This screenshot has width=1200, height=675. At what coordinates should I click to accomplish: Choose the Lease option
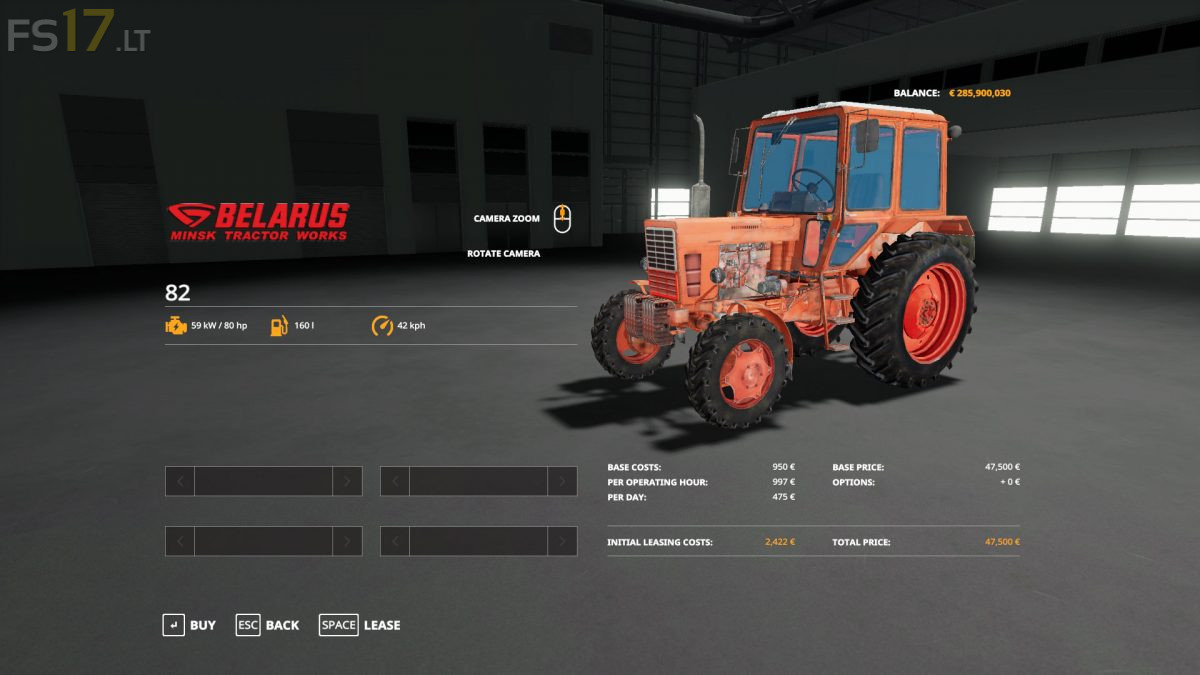(360, 625)
